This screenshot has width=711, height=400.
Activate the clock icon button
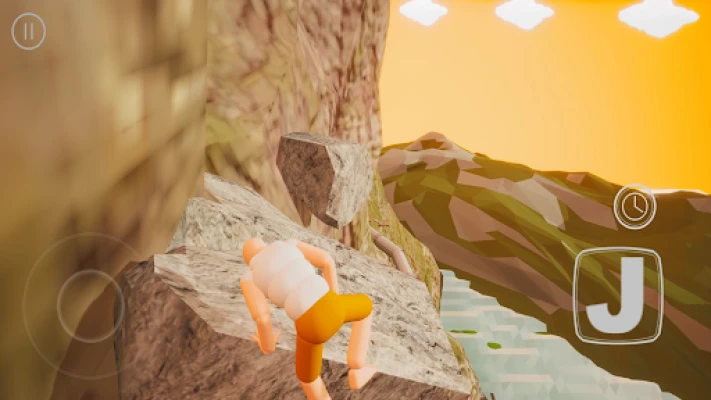point(634,207)
